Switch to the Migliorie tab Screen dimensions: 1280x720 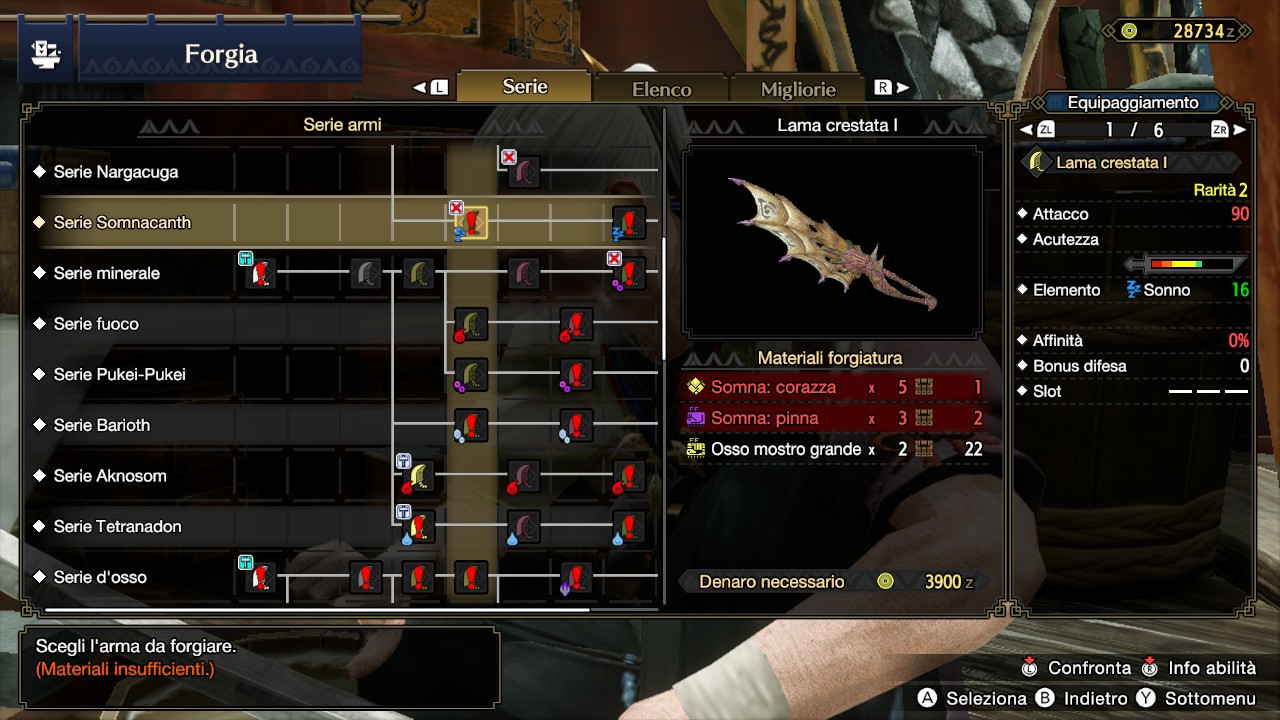pos(797,89)
